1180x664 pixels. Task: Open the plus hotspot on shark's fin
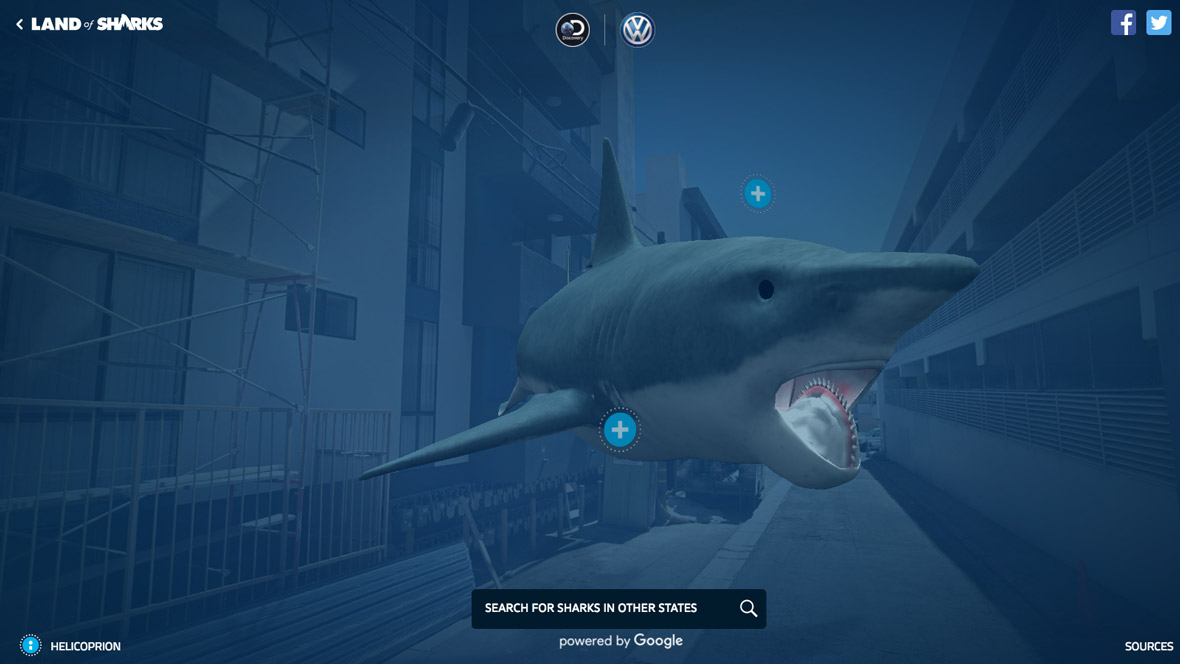click(620, 430)
